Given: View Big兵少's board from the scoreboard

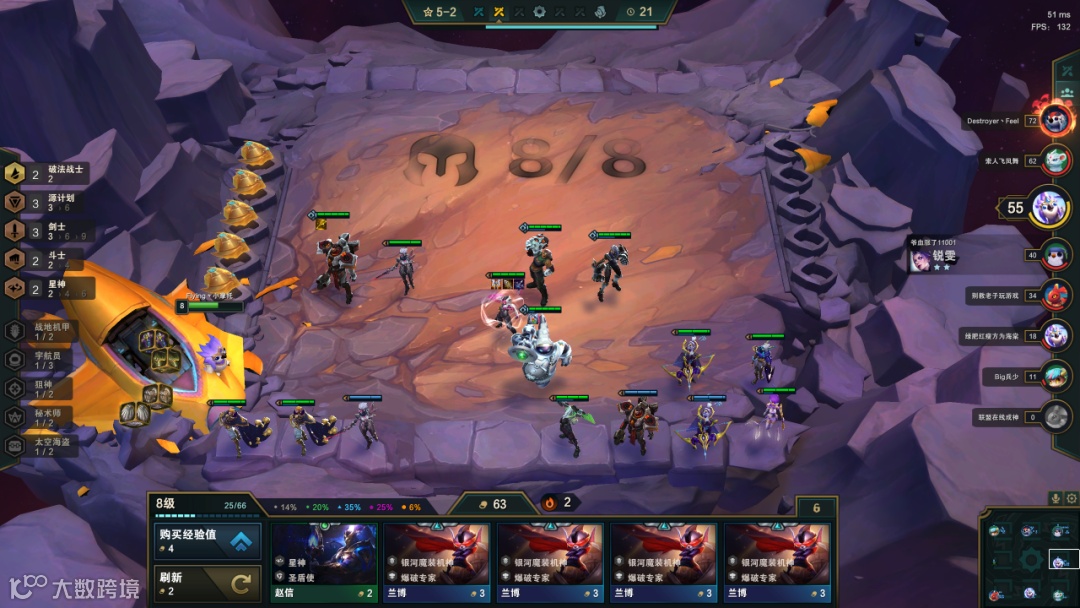Looking at the screenshot, I should click(1055, 376).
